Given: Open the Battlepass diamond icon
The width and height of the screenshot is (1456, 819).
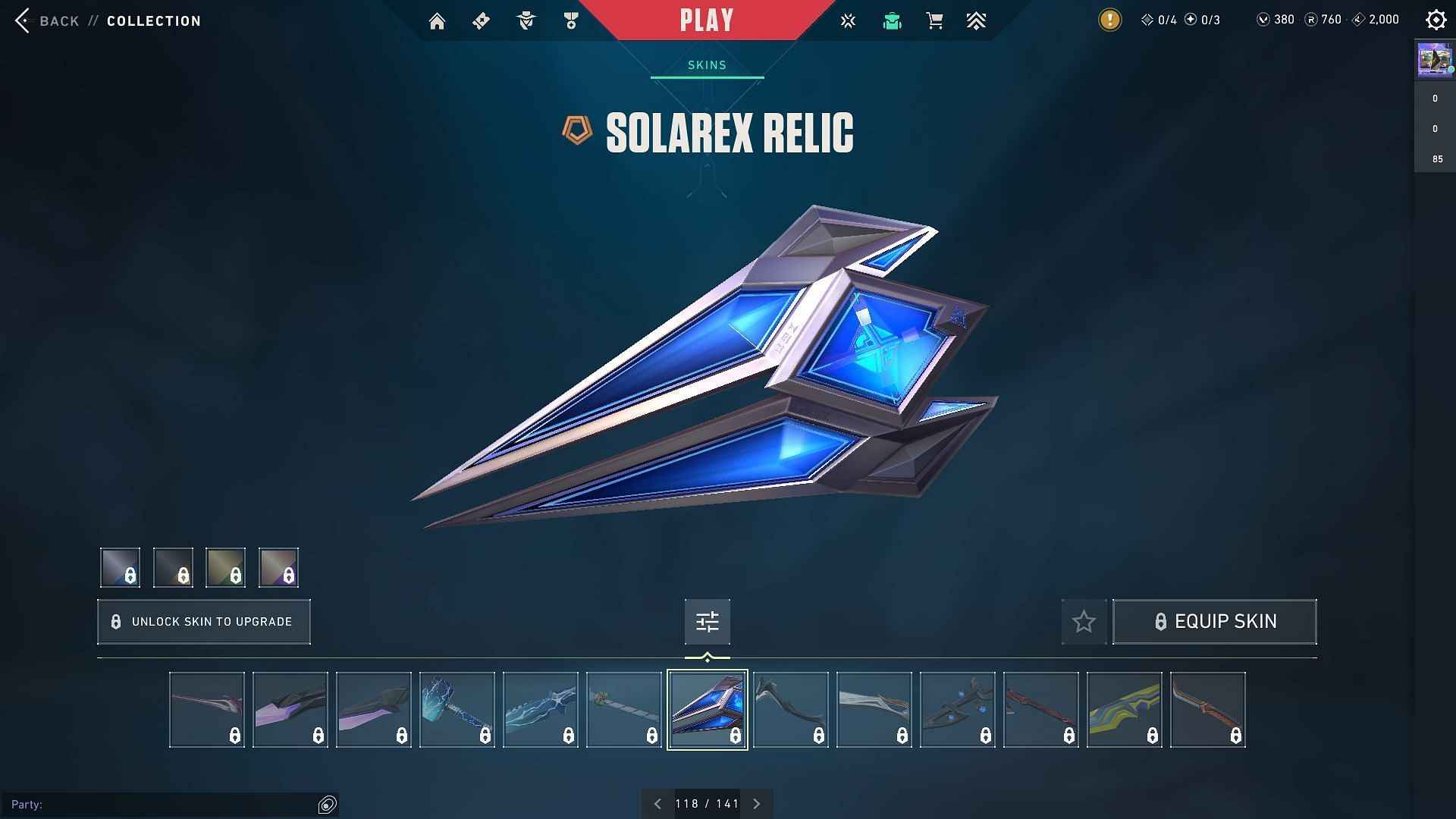Looking at the screenshot, I should (480, 20).
